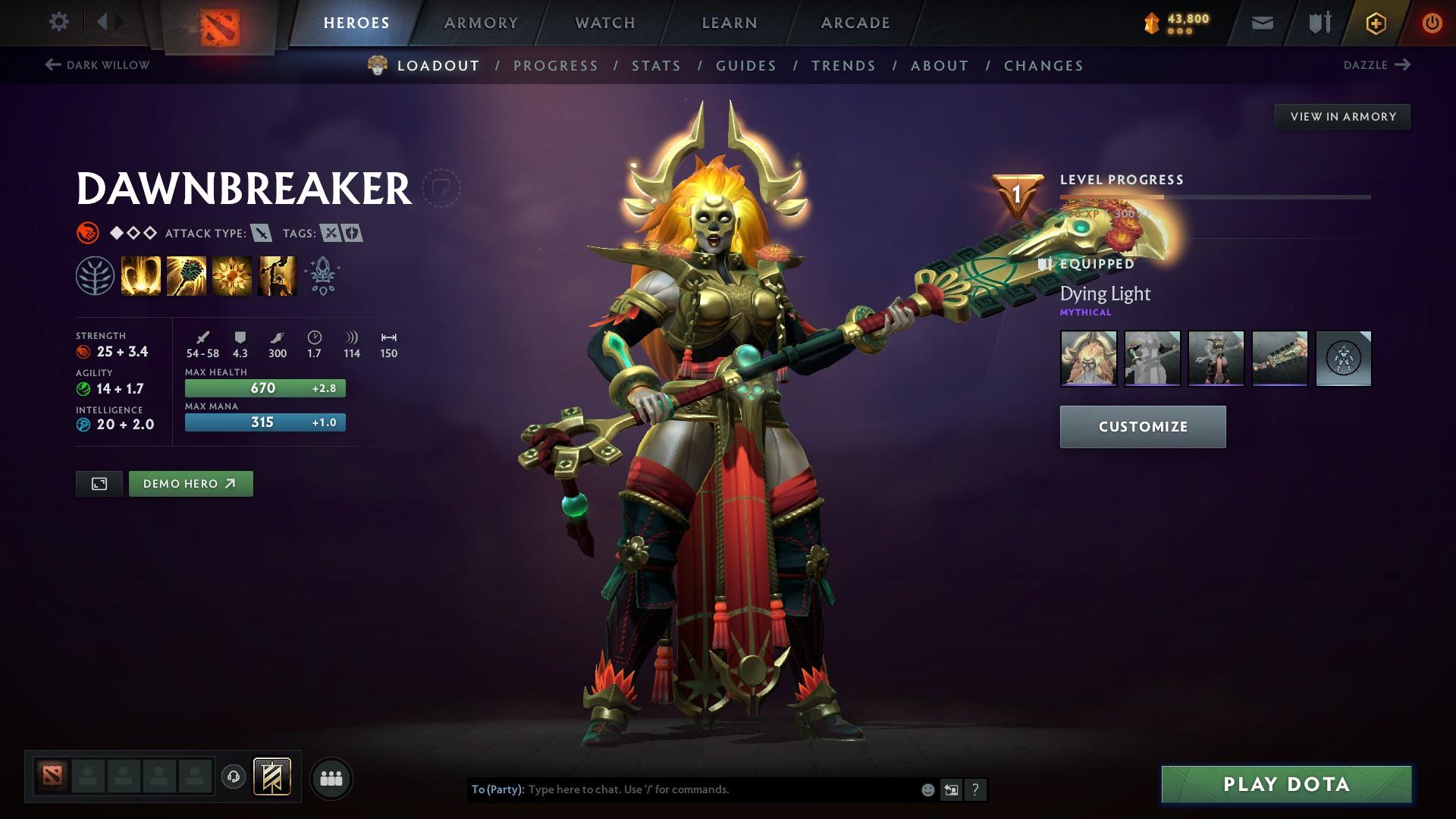Image resolution: width=1456 pixels, height=819 pixels.
Task: Click the CUSTOMIZE button
Action: (x=1142, y=426)
